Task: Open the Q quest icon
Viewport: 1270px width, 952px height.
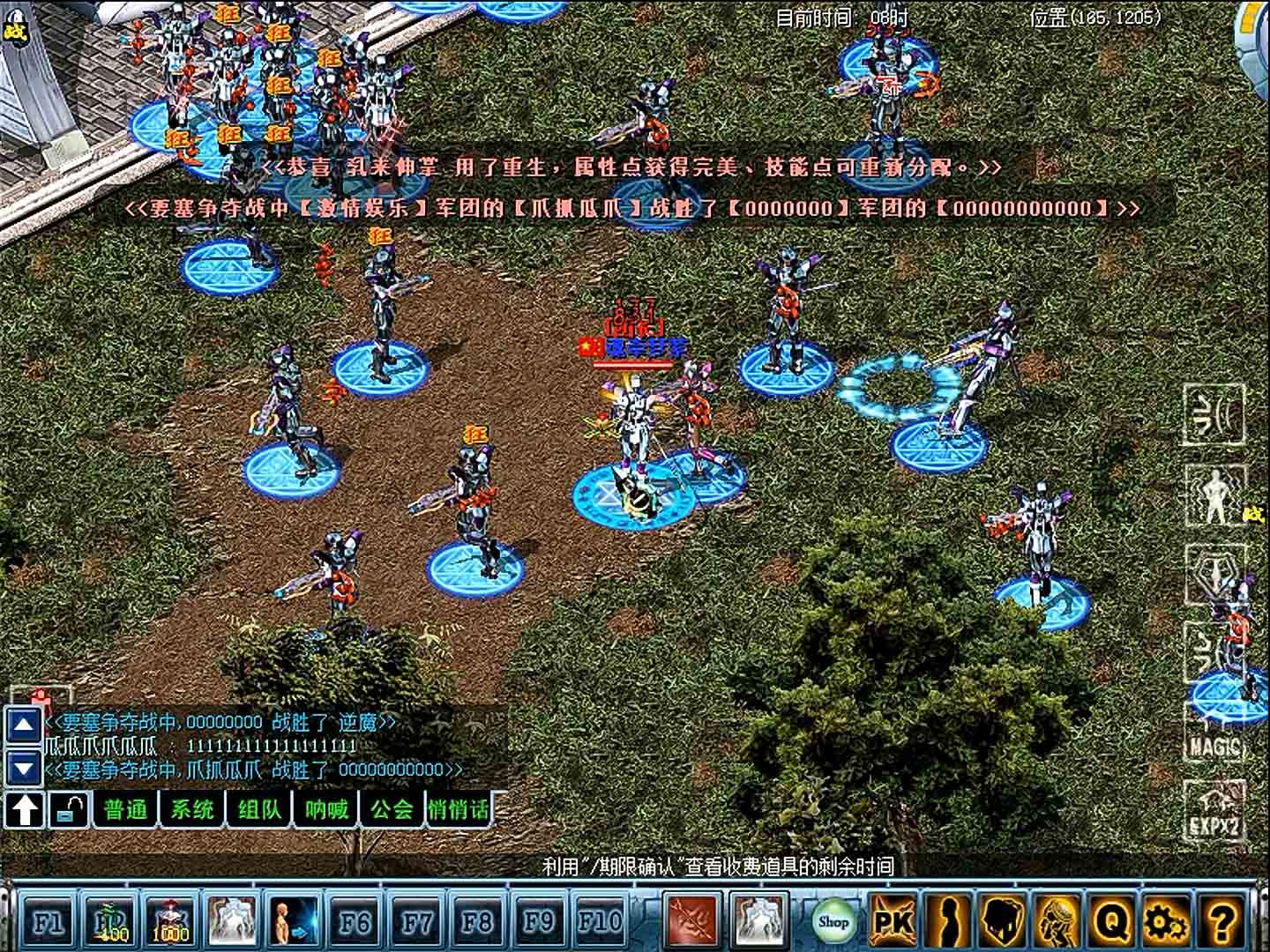Action: tap(1112, 922)
